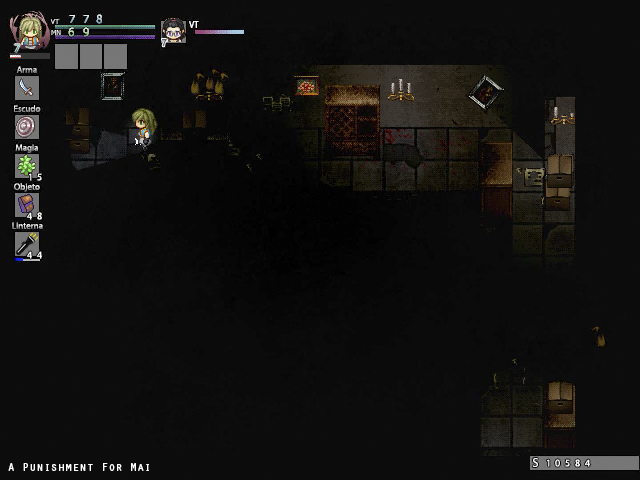Screen dimensions: 640x480
Task: Select the blonde heroine portrait
Action: tap(31, 33)
